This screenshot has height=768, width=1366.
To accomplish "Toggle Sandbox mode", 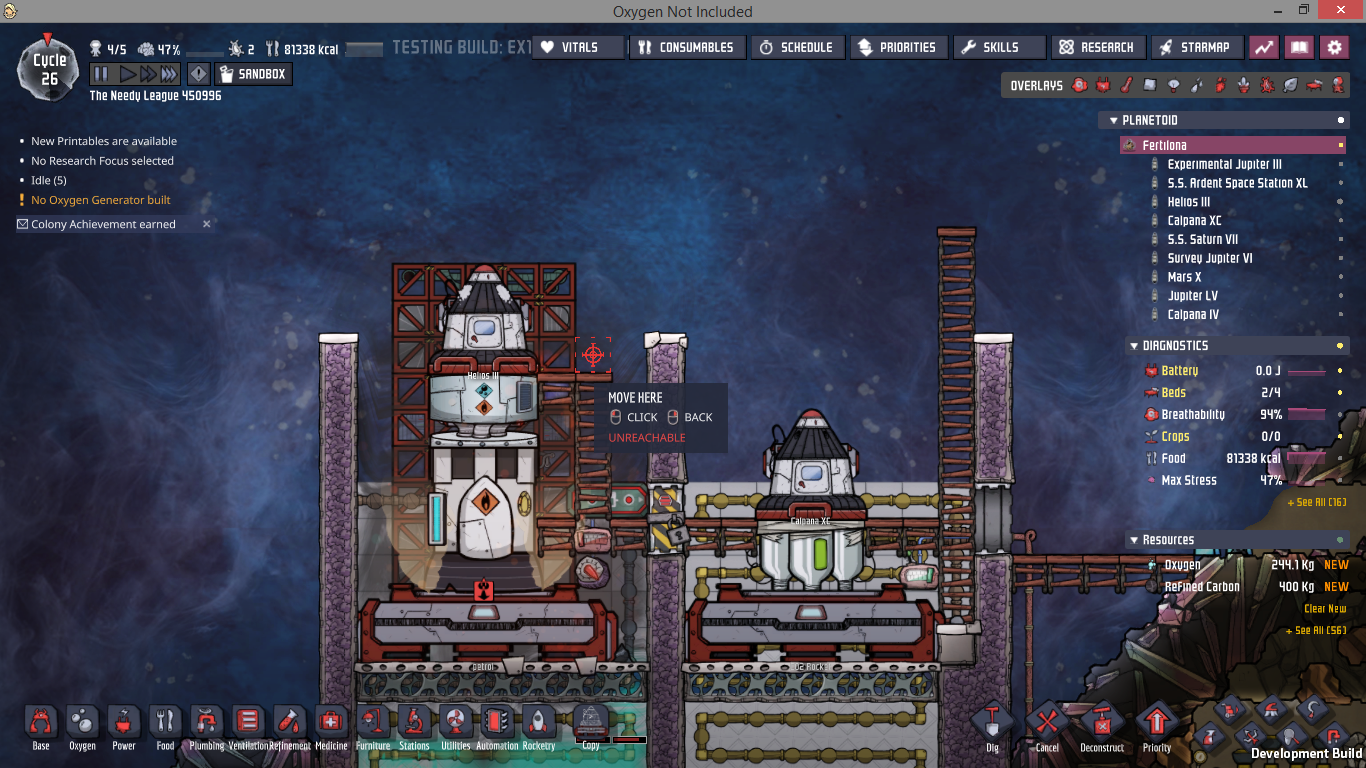I will tap(253, 74).
